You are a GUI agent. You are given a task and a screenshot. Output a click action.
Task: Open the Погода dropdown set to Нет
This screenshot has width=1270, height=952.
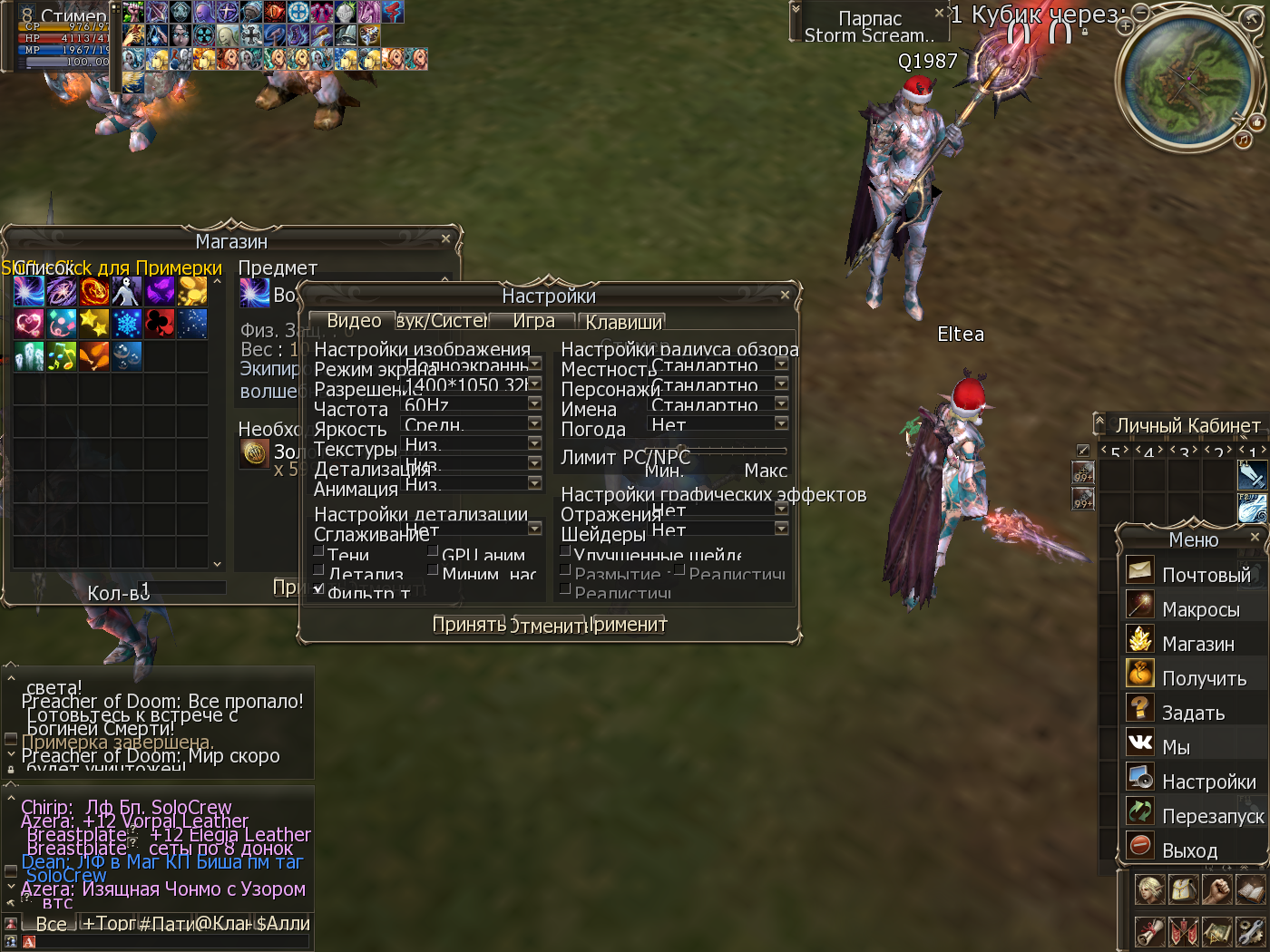tap(780, 424)
